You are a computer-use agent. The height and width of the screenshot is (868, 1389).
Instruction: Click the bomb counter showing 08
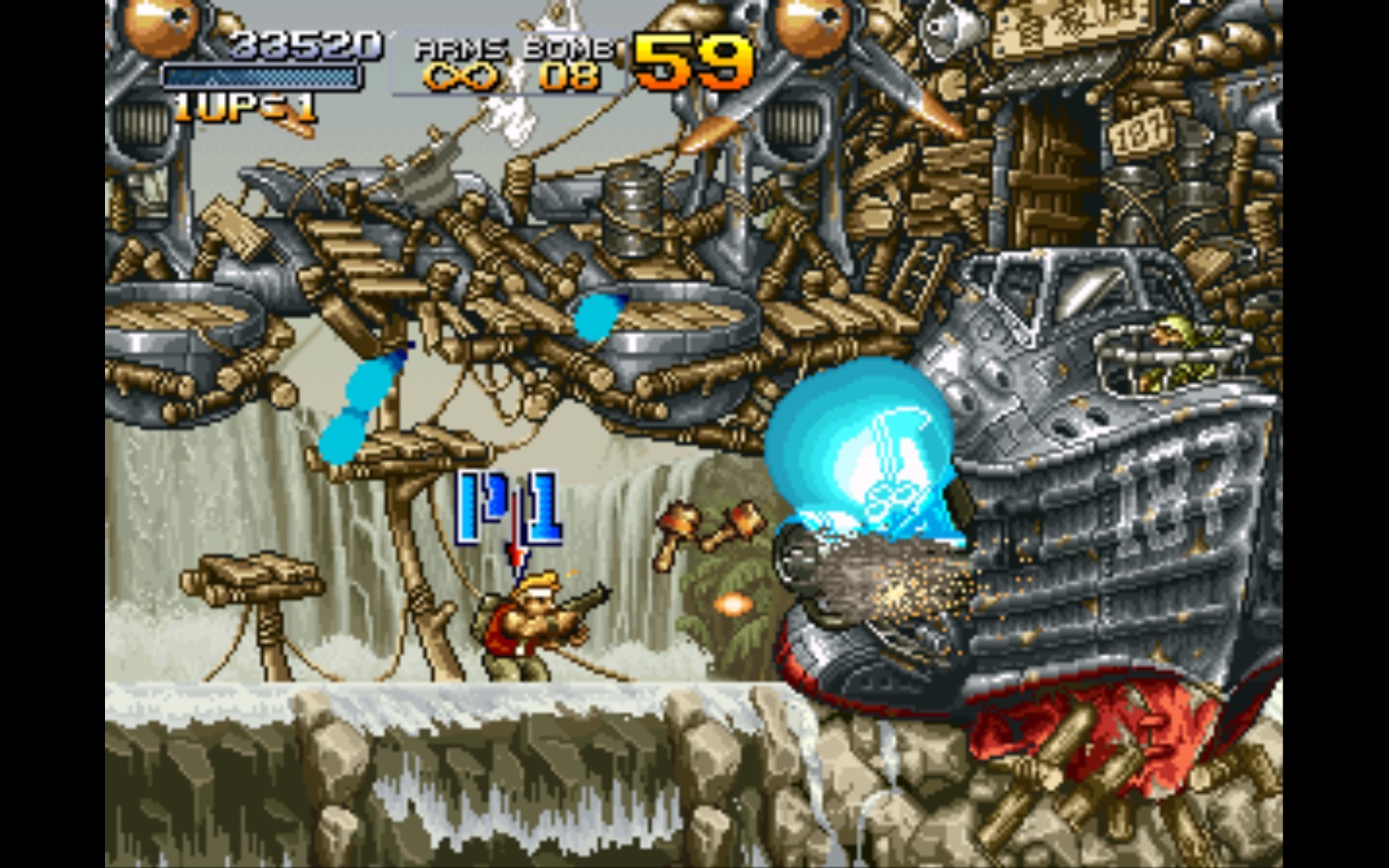567,76
